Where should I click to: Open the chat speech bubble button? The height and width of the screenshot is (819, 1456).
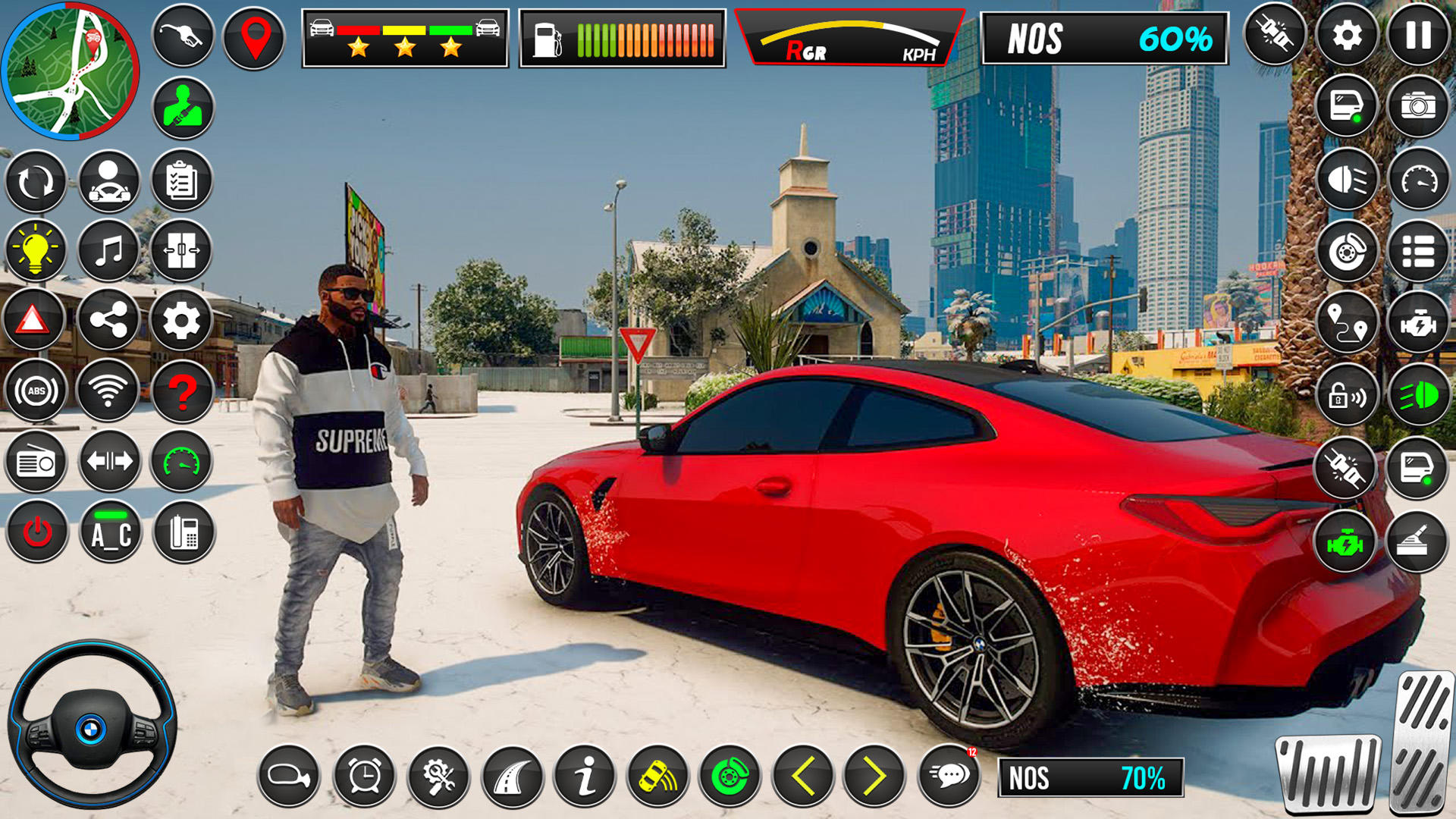coord(949,776)
